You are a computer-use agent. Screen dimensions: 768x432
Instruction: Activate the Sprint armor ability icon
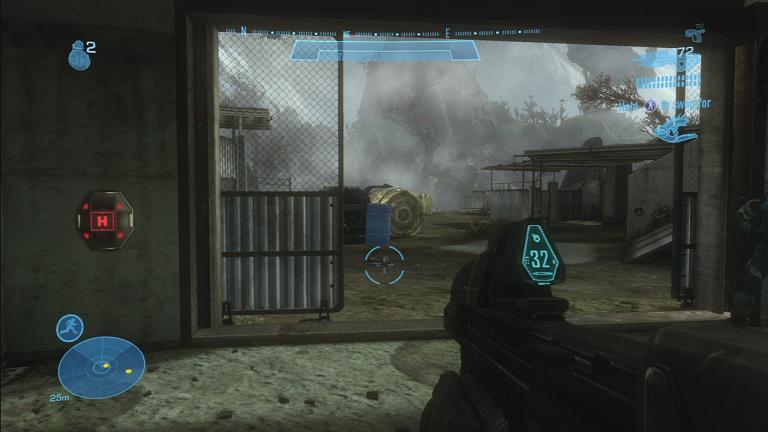tap(70, 327)
